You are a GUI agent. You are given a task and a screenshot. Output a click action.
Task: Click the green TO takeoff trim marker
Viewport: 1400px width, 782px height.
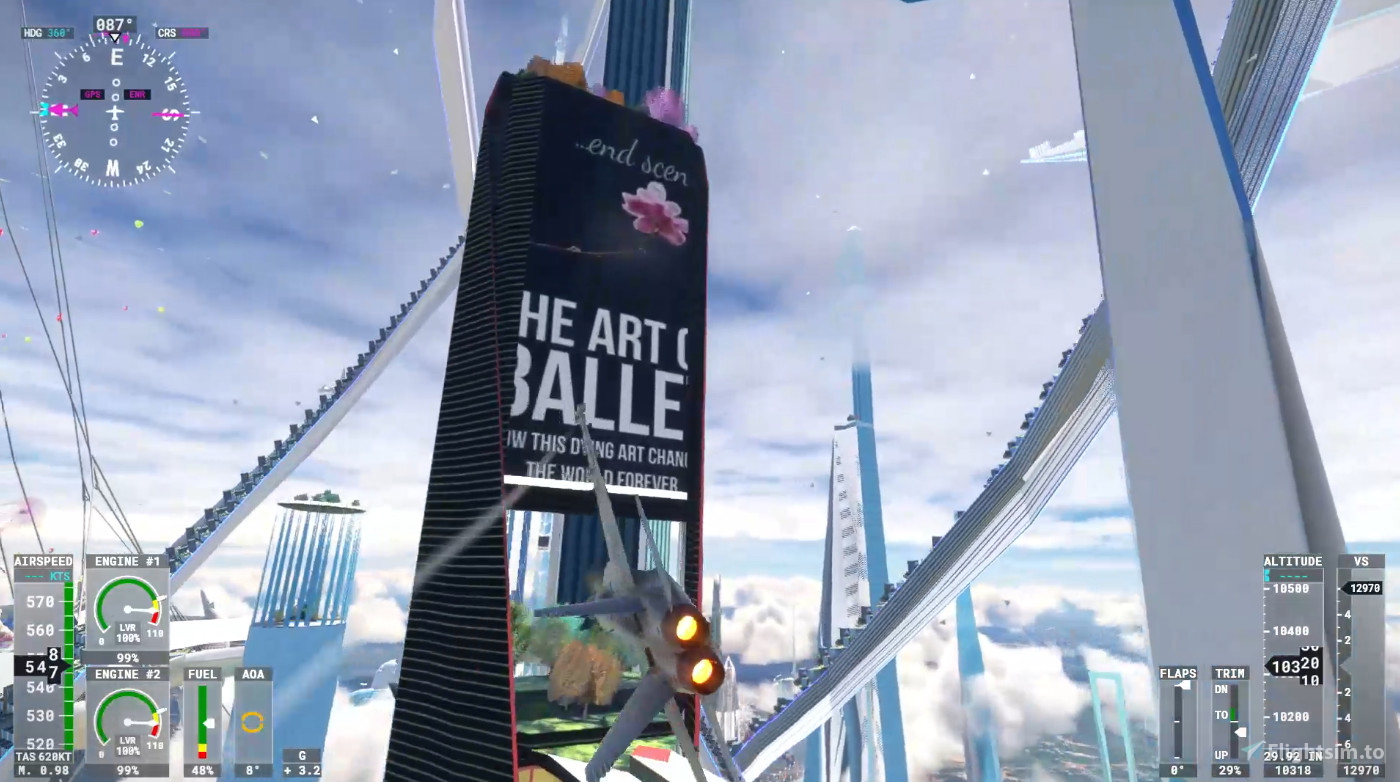(x=1233, y=714)
